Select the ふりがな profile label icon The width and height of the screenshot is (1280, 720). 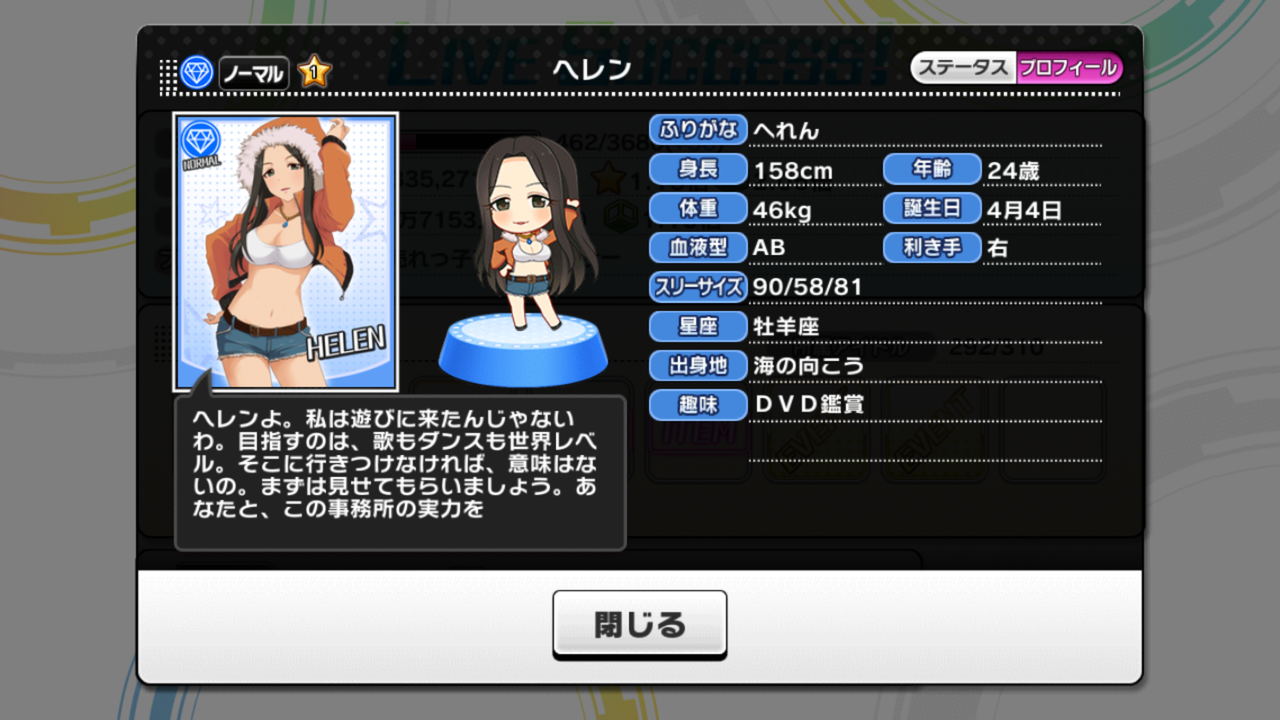(697, 129)
